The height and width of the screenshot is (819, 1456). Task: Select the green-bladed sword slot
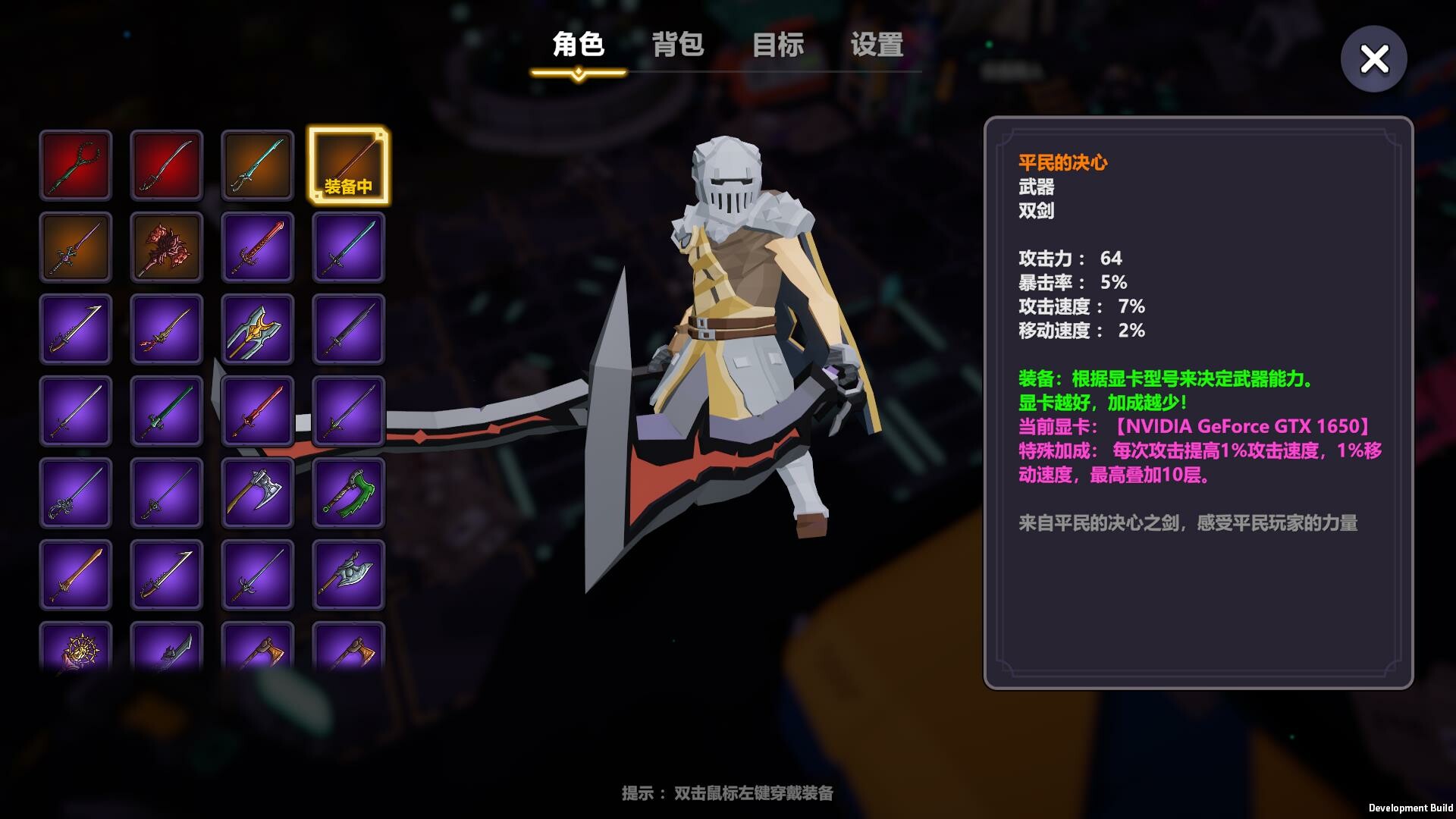(x=167, y=411)
